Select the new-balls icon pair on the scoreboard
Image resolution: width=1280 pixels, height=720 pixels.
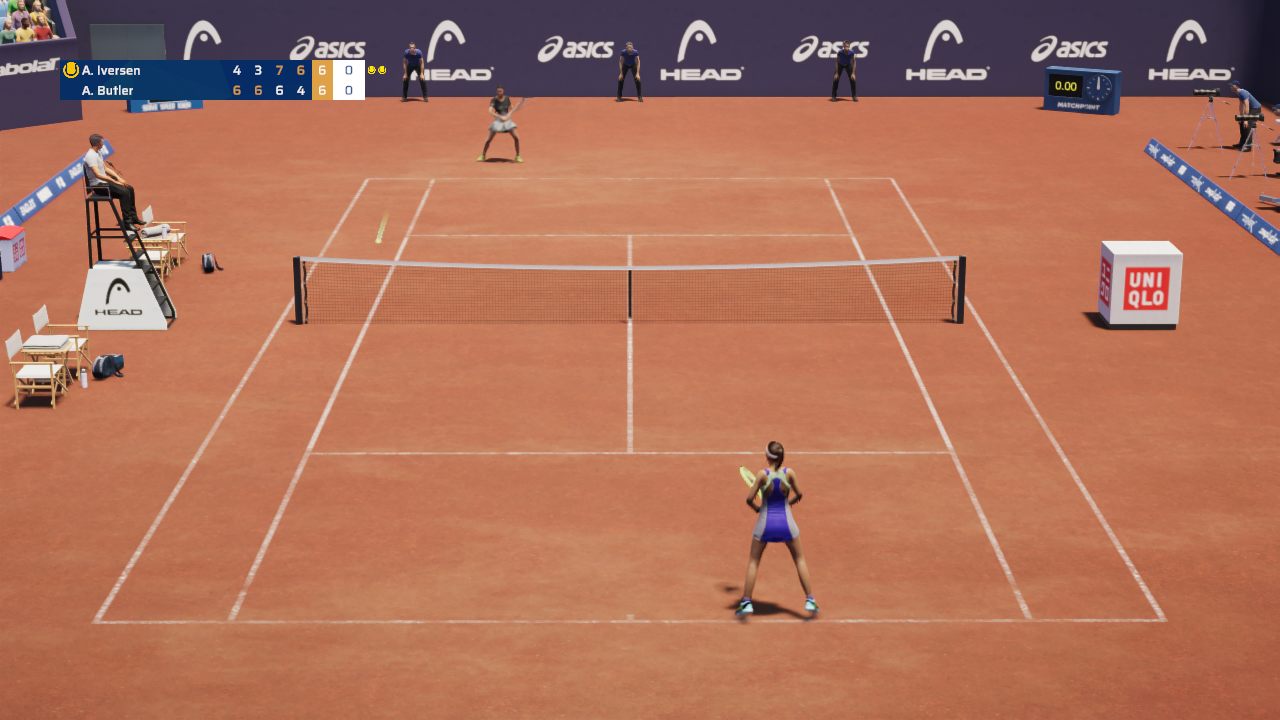376,69
